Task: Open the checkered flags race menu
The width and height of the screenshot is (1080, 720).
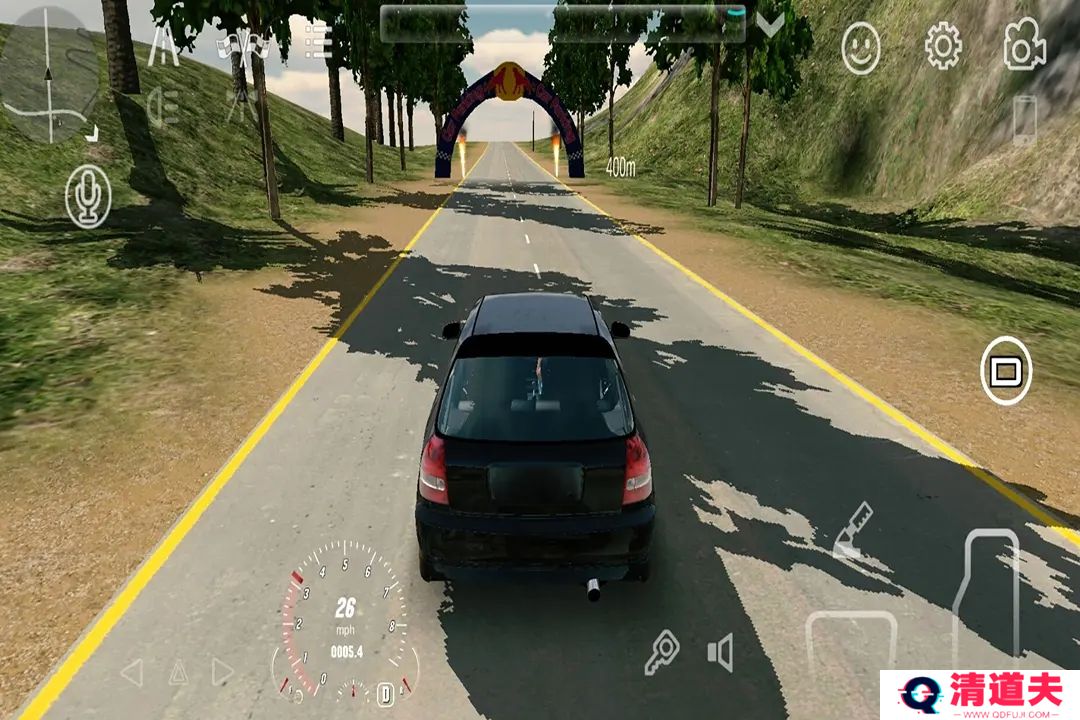Action: click(244, 45)
